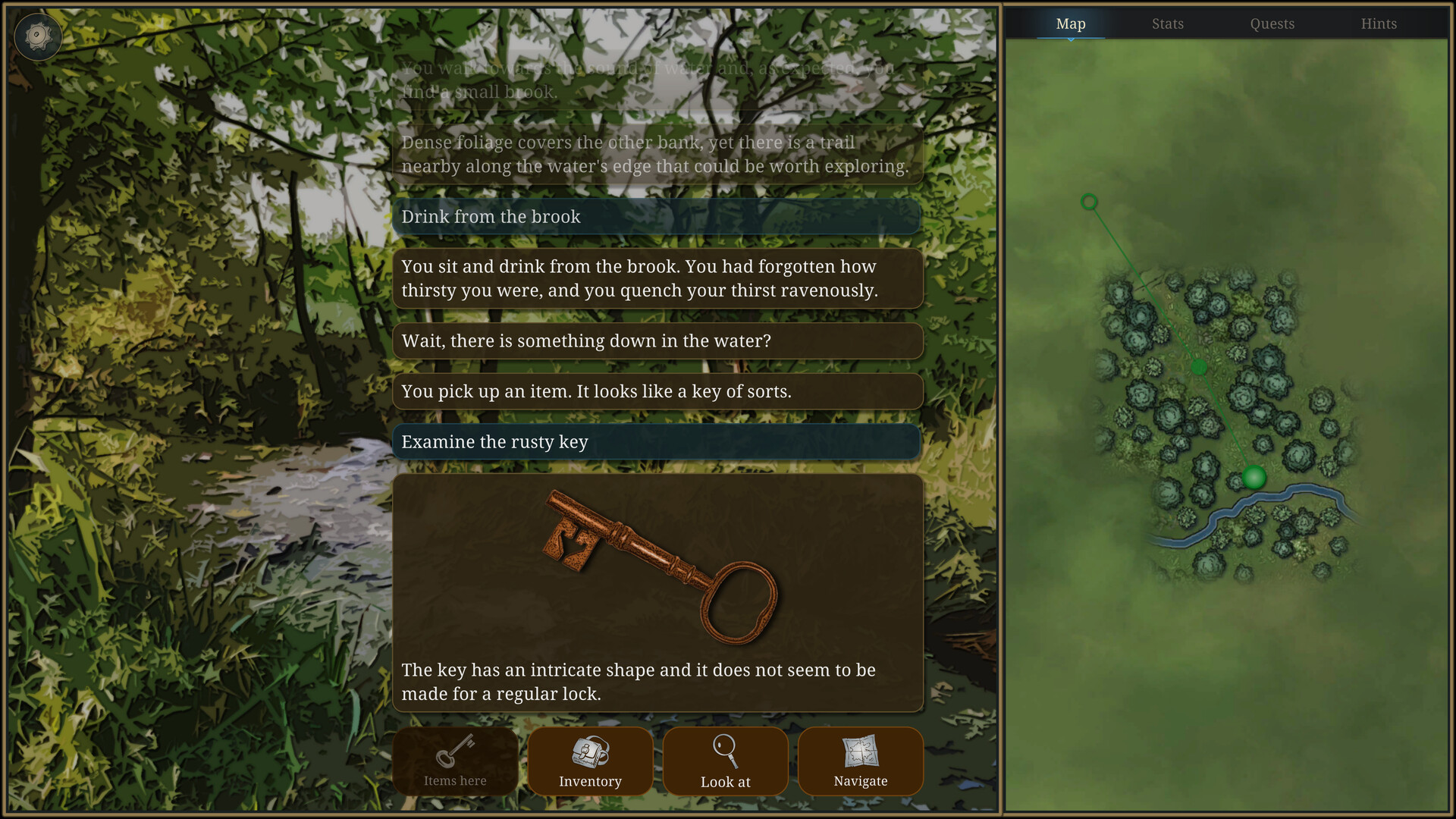This screenshot has height=819, width=1456.
Task: Choose the "Drink from the brook" option
Action: pyautogui.click(x=657, y=217)
